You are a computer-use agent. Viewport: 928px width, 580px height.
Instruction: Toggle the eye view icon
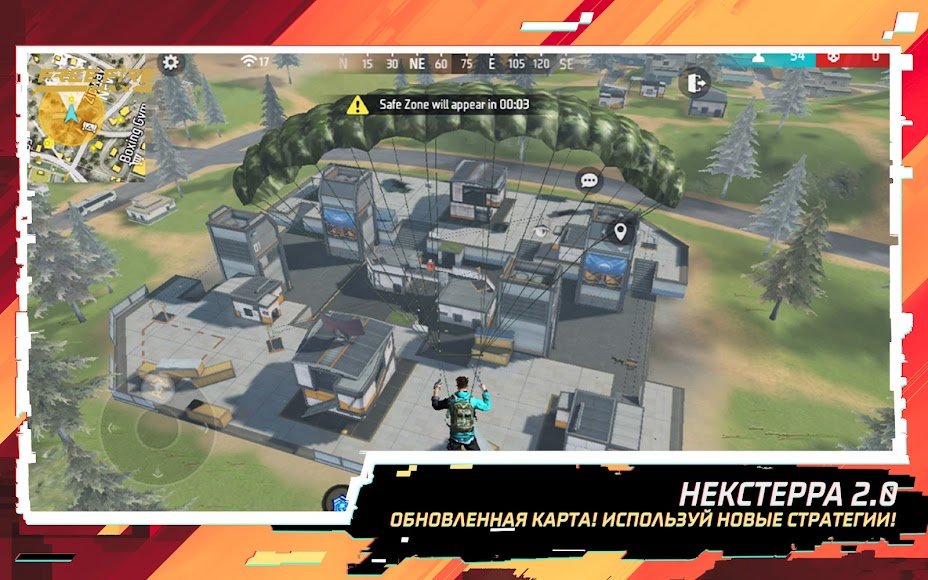coord(541,231)
